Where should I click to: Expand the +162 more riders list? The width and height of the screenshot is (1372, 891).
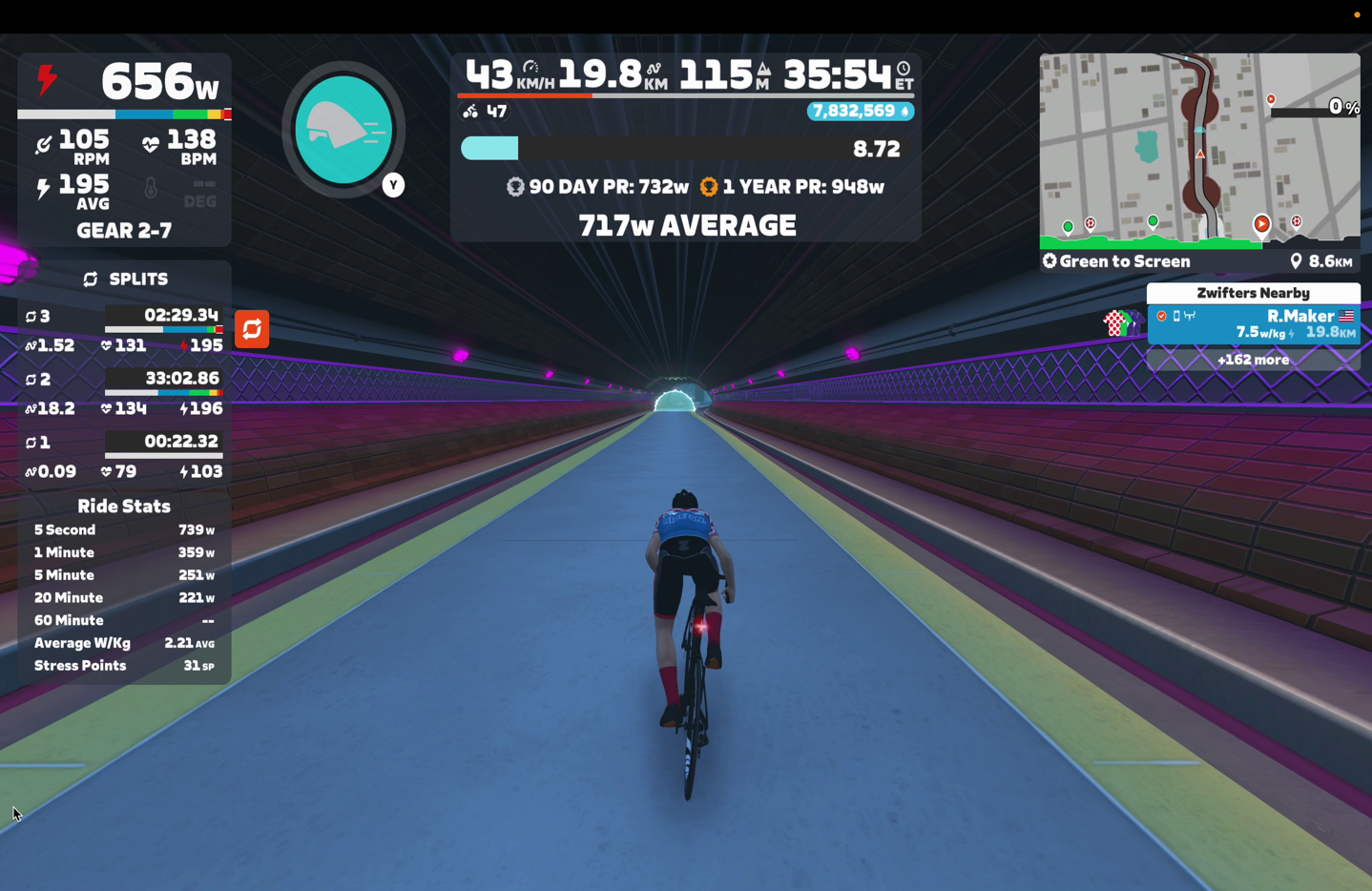[1253, 360]
